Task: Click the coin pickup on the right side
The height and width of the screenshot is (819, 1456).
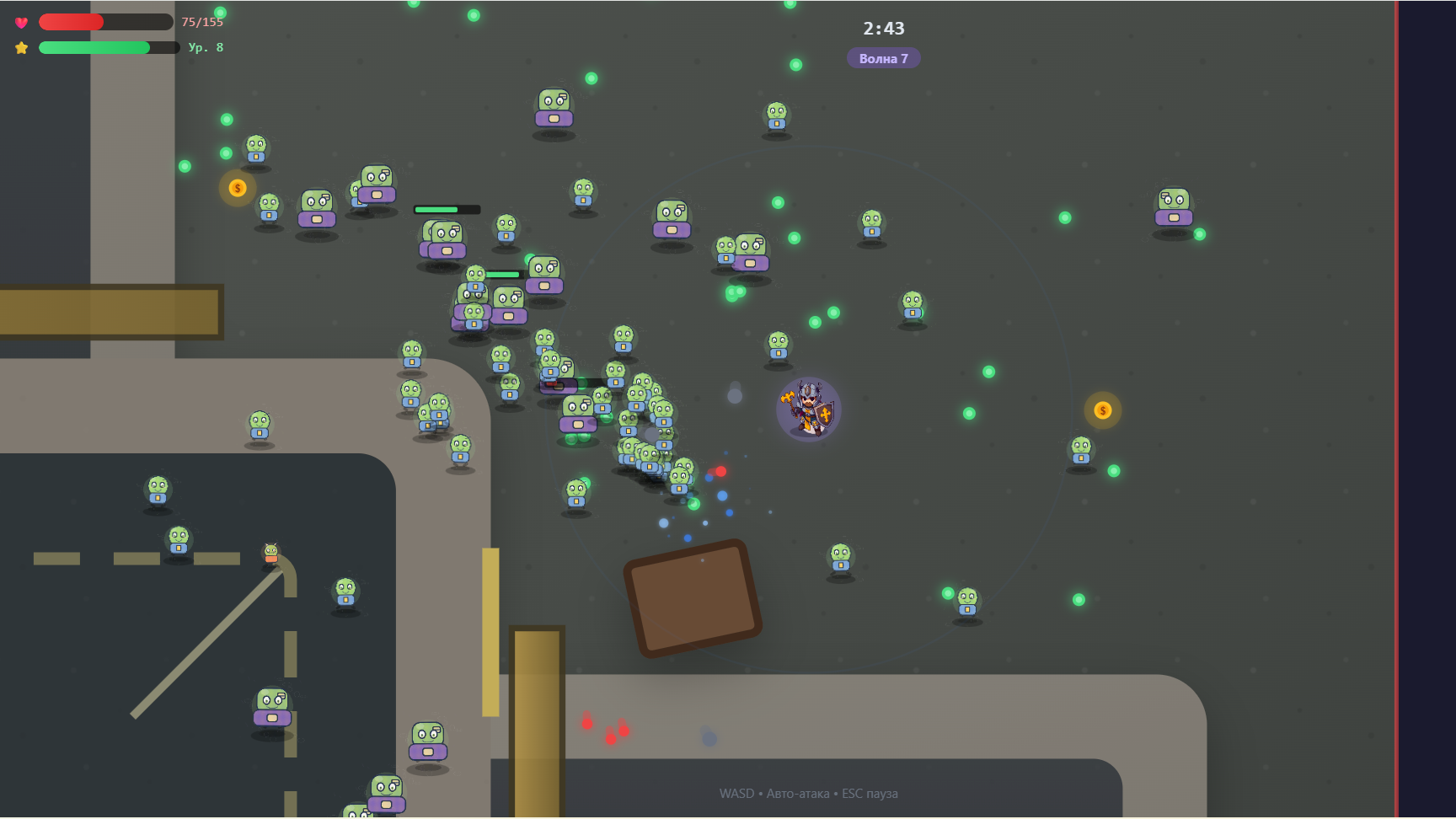Action: click(1101, 409)
